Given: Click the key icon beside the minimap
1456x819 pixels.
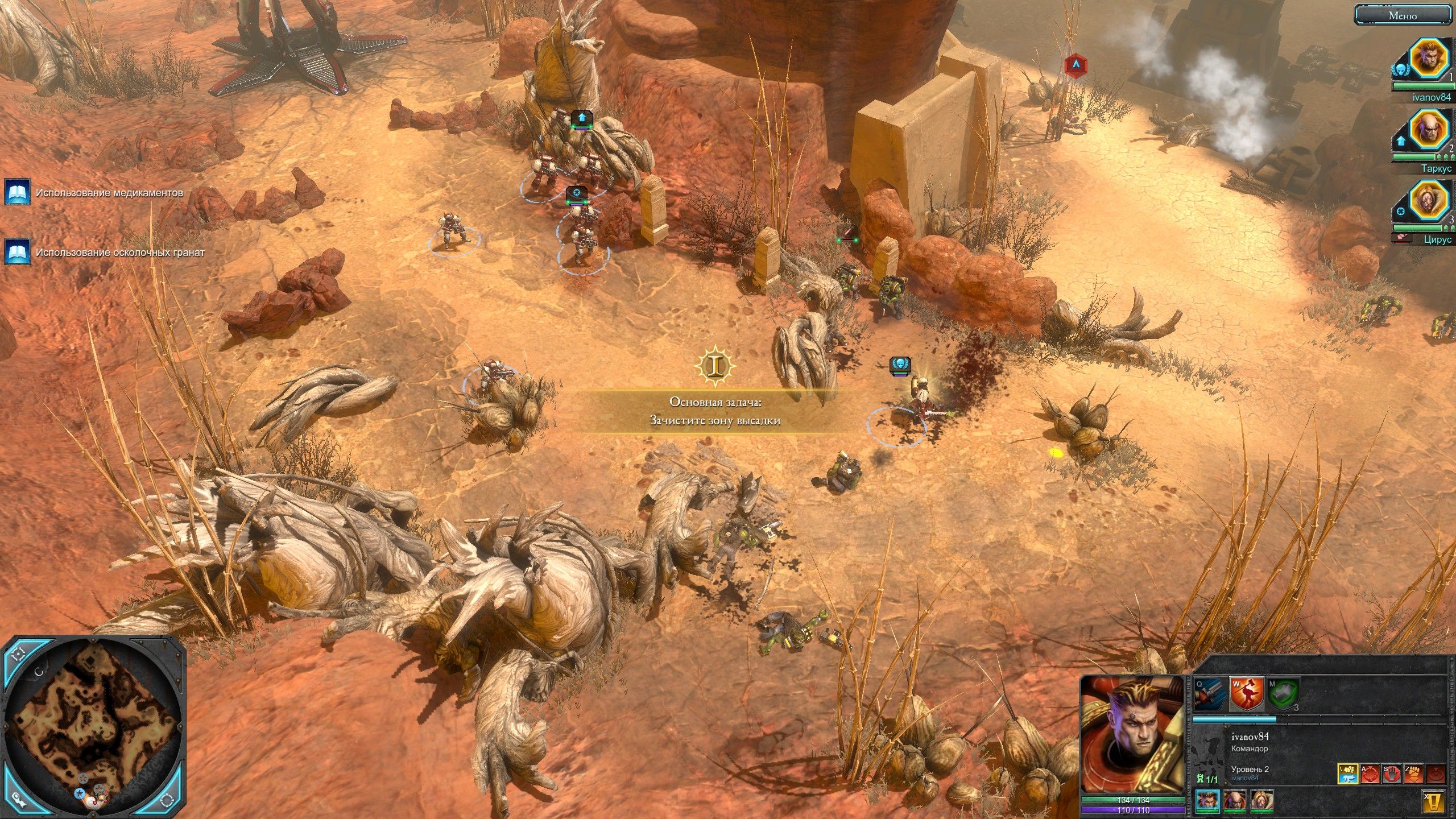Looking at the screenshot, I should [x=19, y=800].
